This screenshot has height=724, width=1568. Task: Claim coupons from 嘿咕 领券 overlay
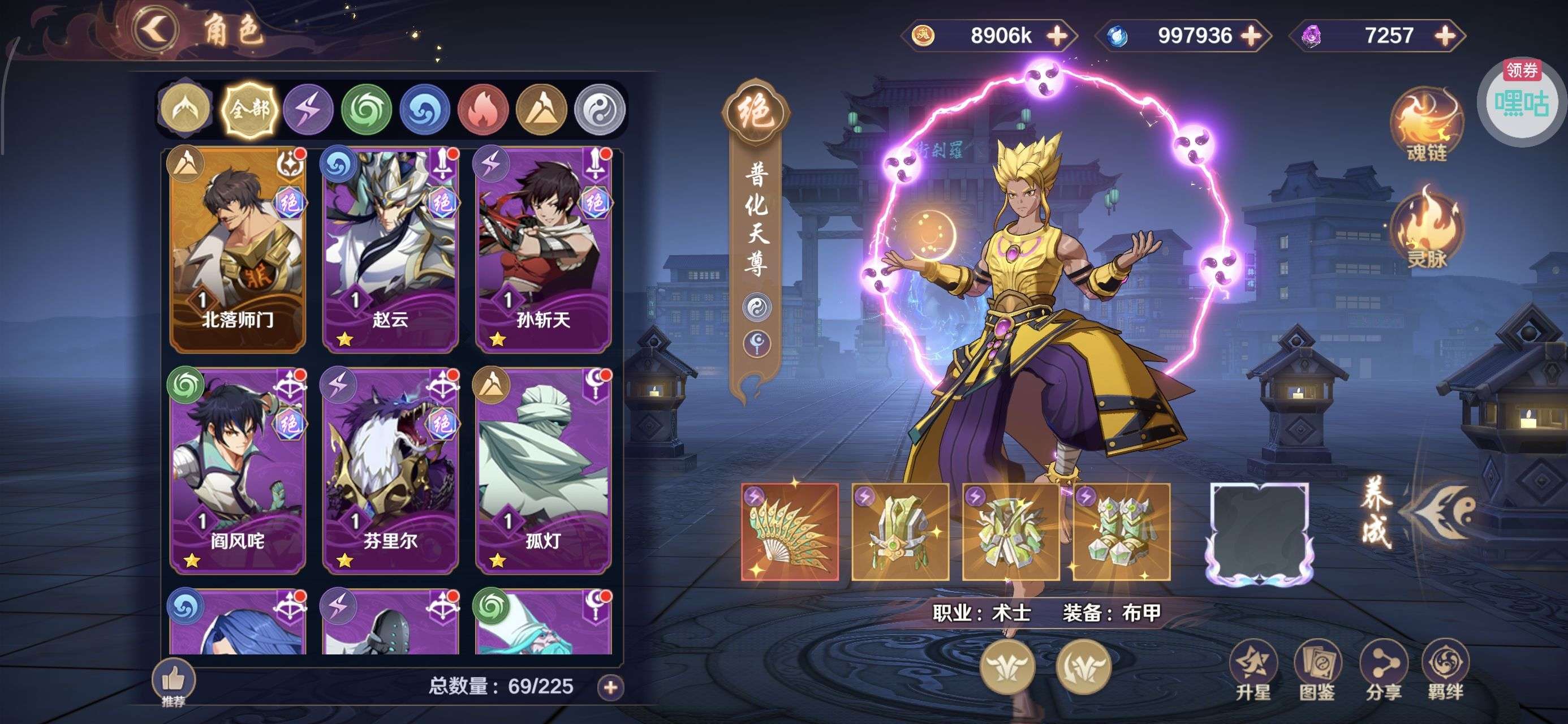point(1521,101)
